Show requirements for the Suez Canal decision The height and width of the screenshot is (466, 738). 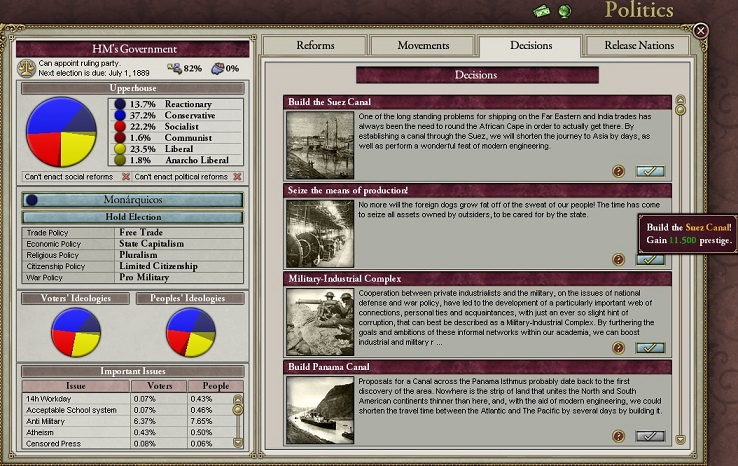click(620, 172)
